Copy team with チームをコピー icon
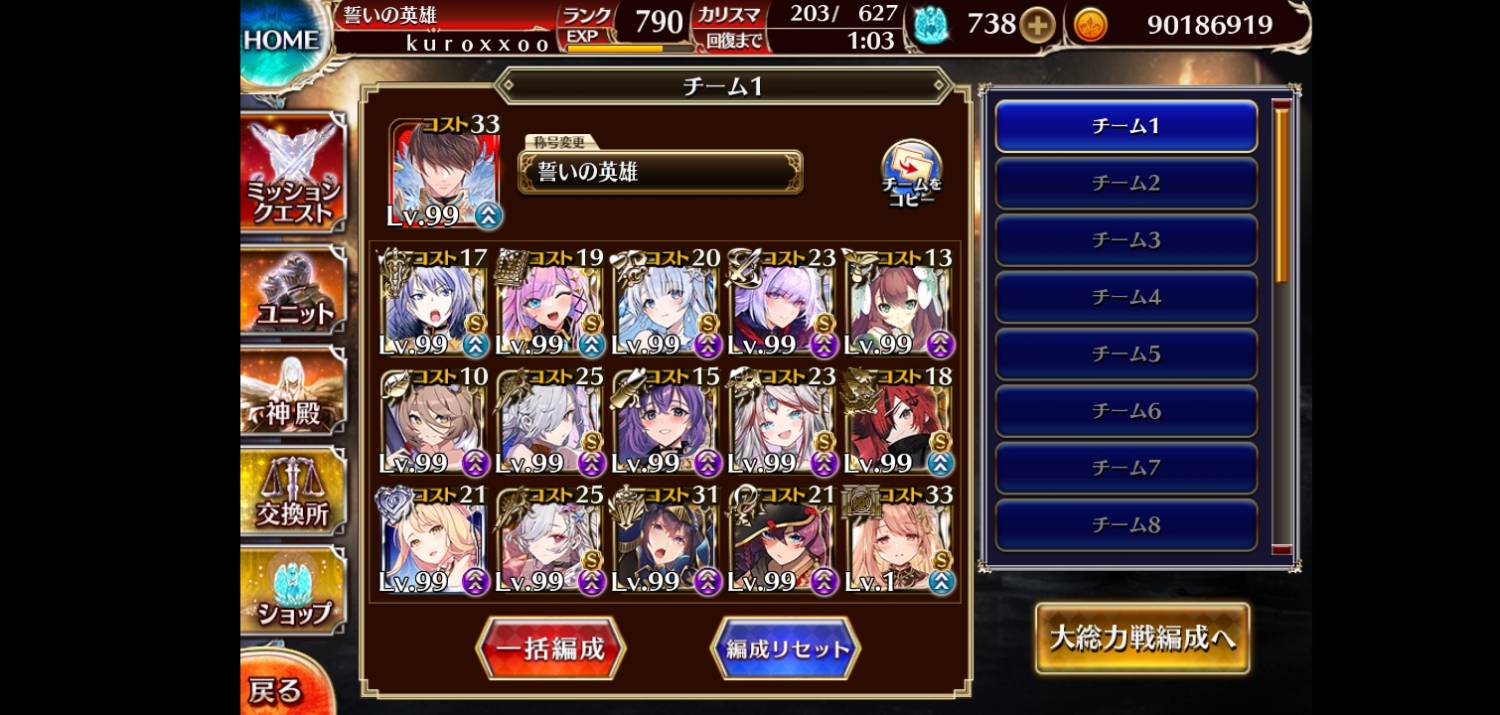The image size is (1500, 715). pyautogui.click(x=910, y=172)
